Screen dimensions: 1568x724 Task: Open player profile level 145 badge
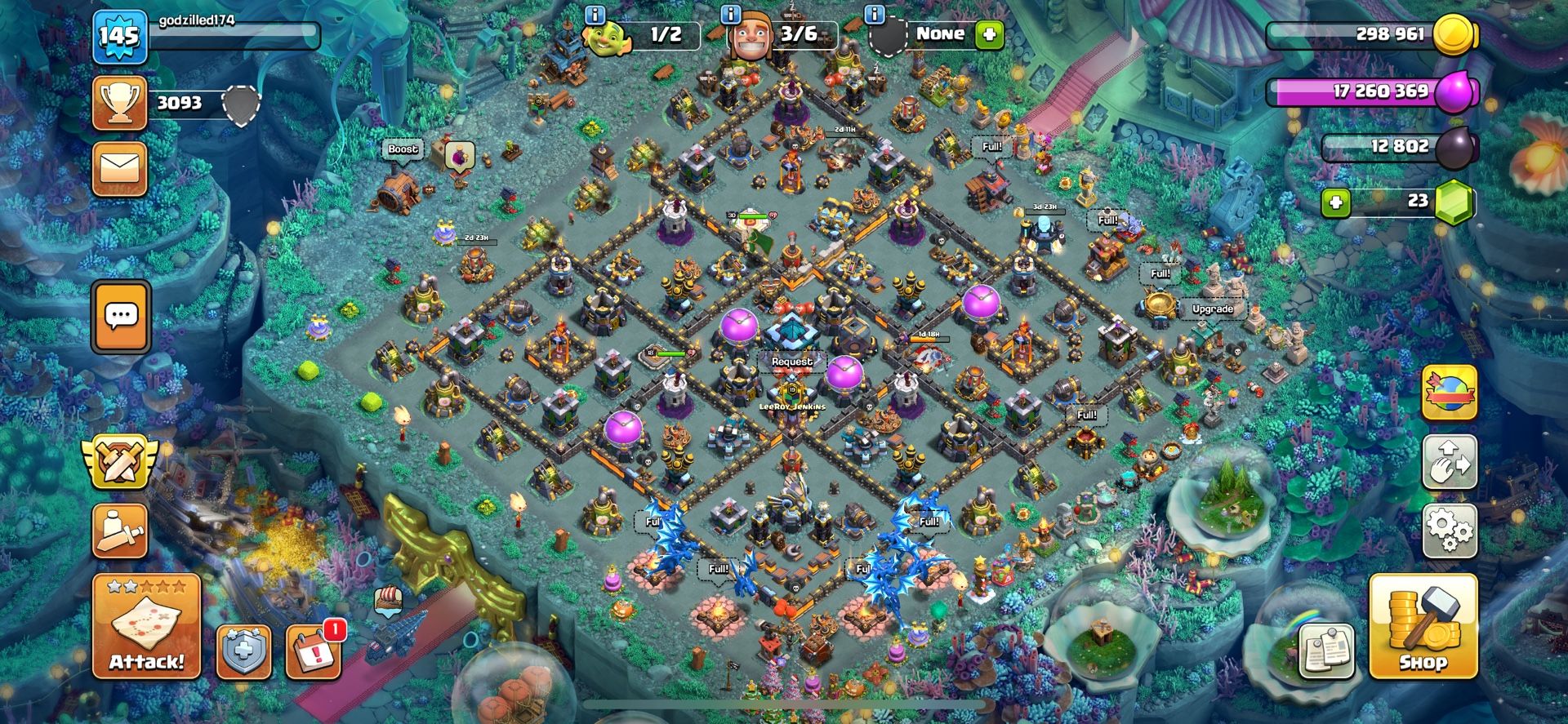(x=119, y=36)
